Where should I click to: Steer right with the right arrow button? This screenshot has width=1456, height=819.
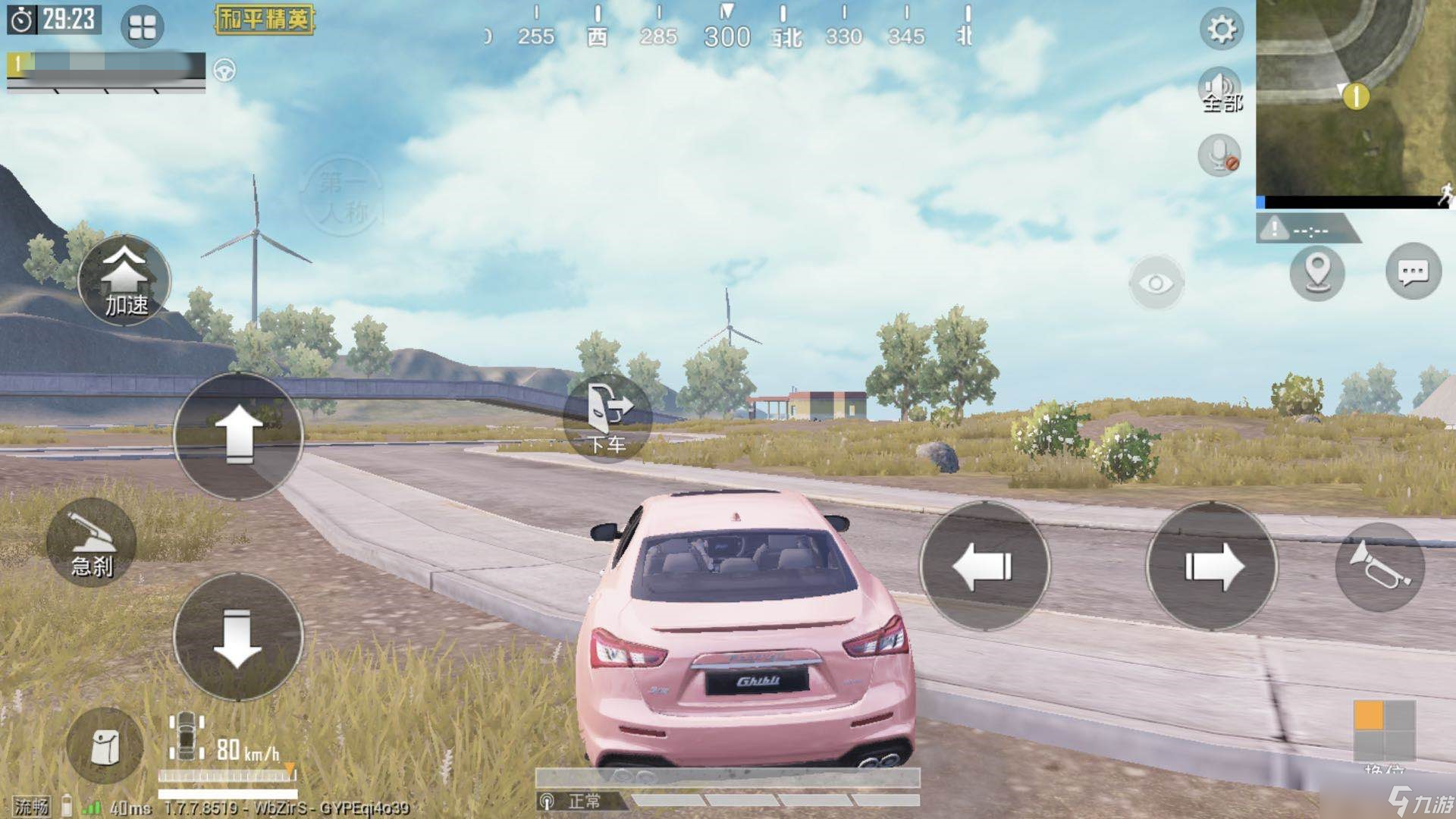[x=1211, y=566]
